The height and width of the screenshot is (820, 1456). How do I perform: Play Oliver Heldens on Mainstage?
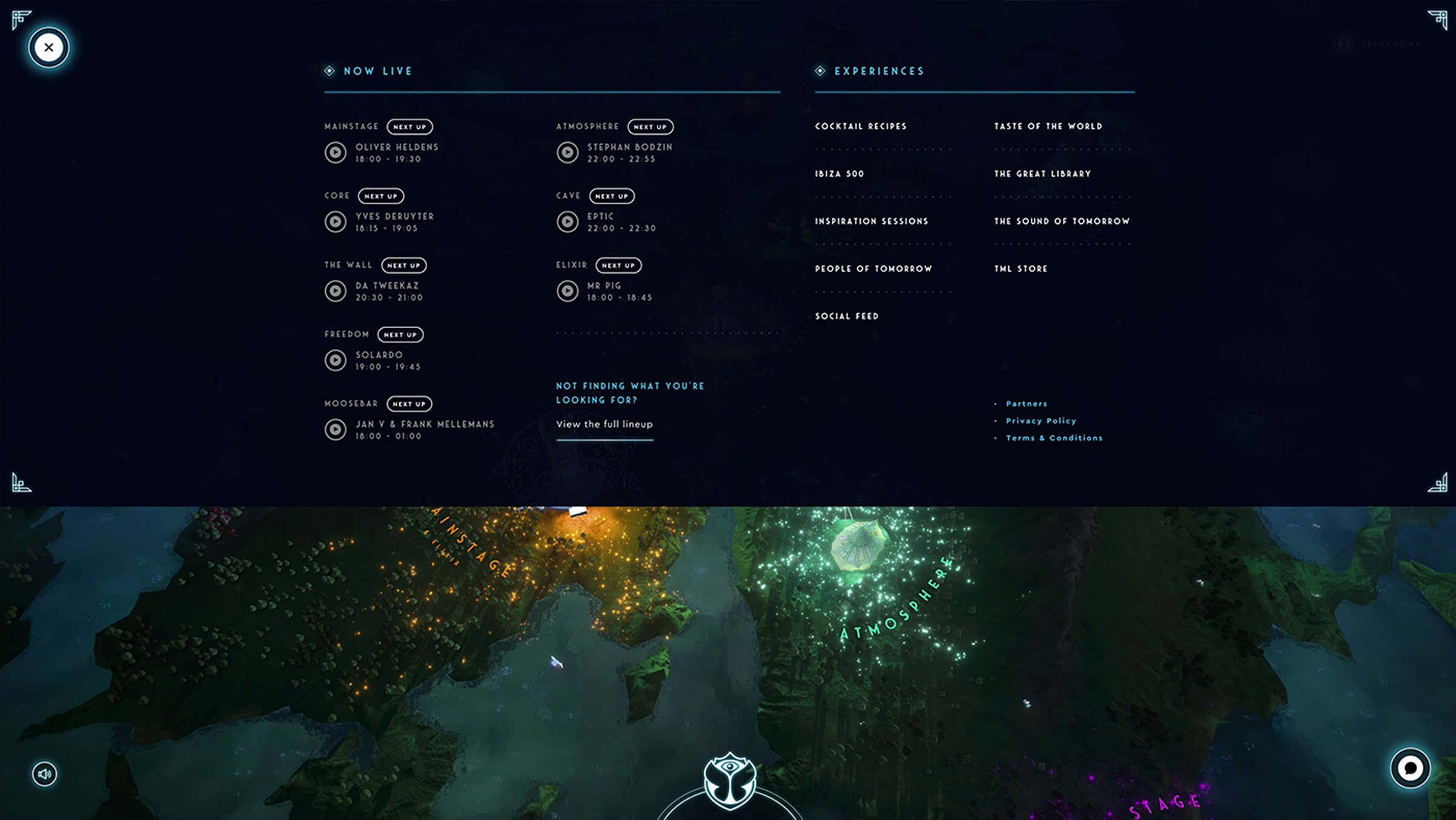pos(335,152)
